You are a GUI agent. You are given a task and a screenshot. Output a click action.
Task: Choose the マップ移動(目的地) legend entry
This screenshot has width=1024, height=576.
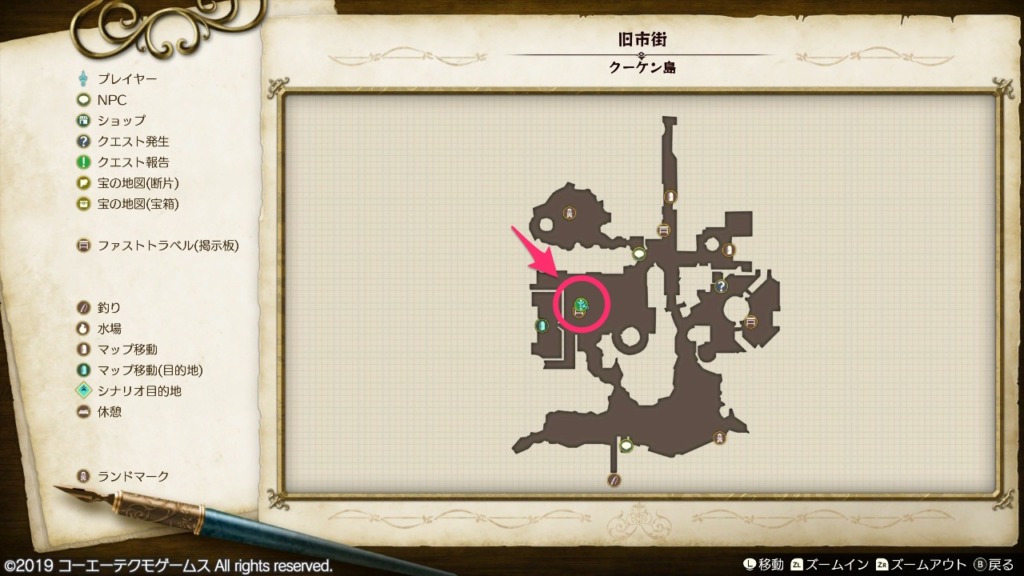click(x=138, y=370)
